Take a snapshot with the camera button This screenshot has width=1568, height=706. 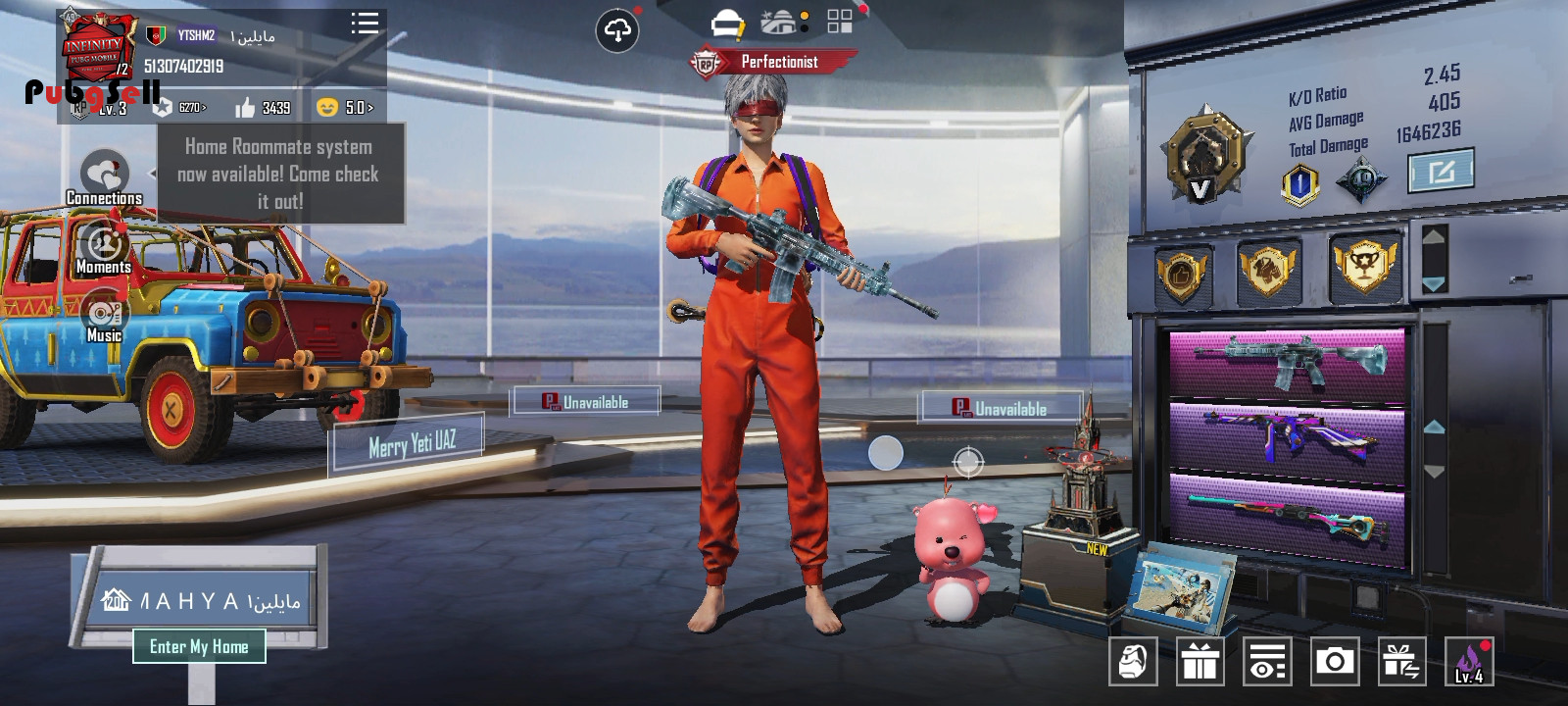tap(1334, 662)
